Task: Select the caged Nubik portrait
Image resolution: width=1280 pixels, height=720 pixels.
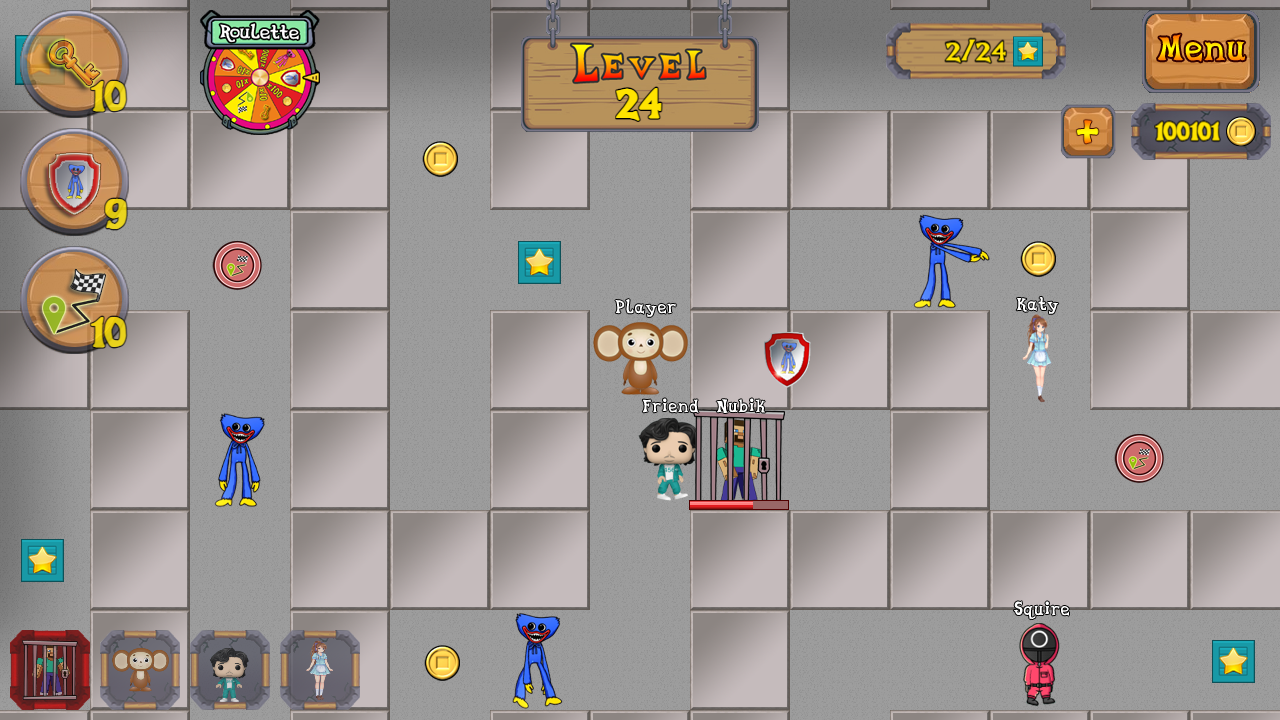Action: point(49,668)
